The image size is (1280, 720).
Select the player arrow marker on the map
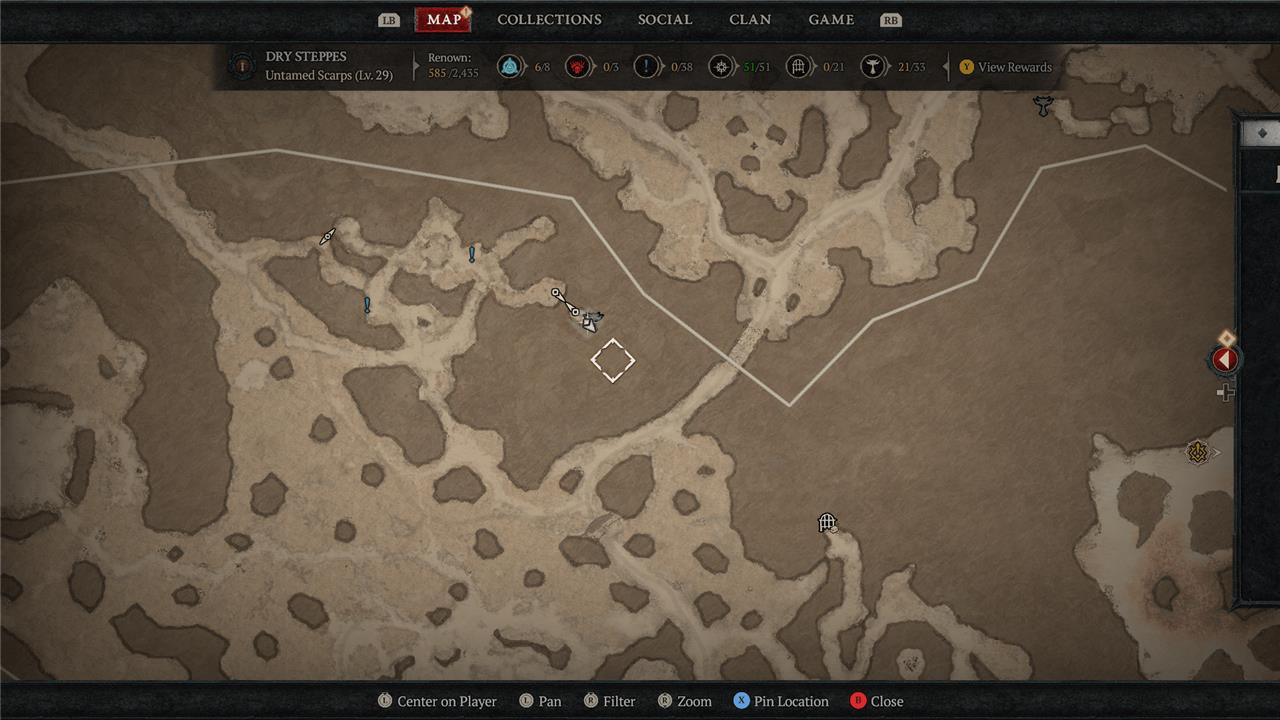click(590, 321)
